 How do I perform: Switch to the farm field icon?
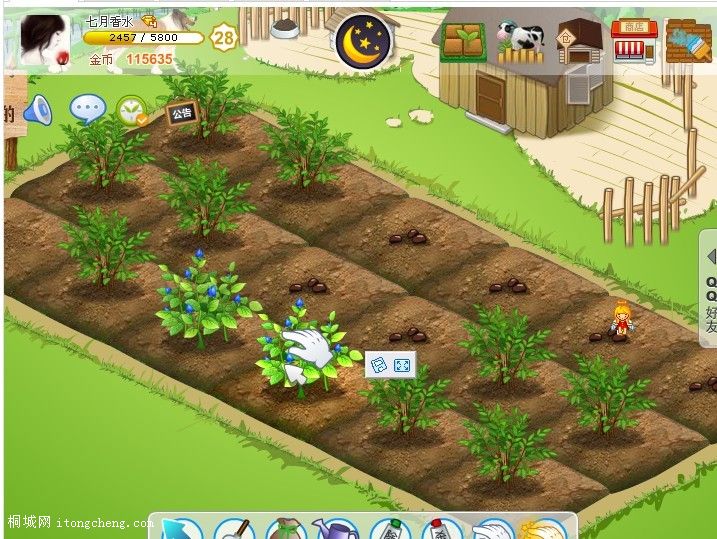point(463,42)
